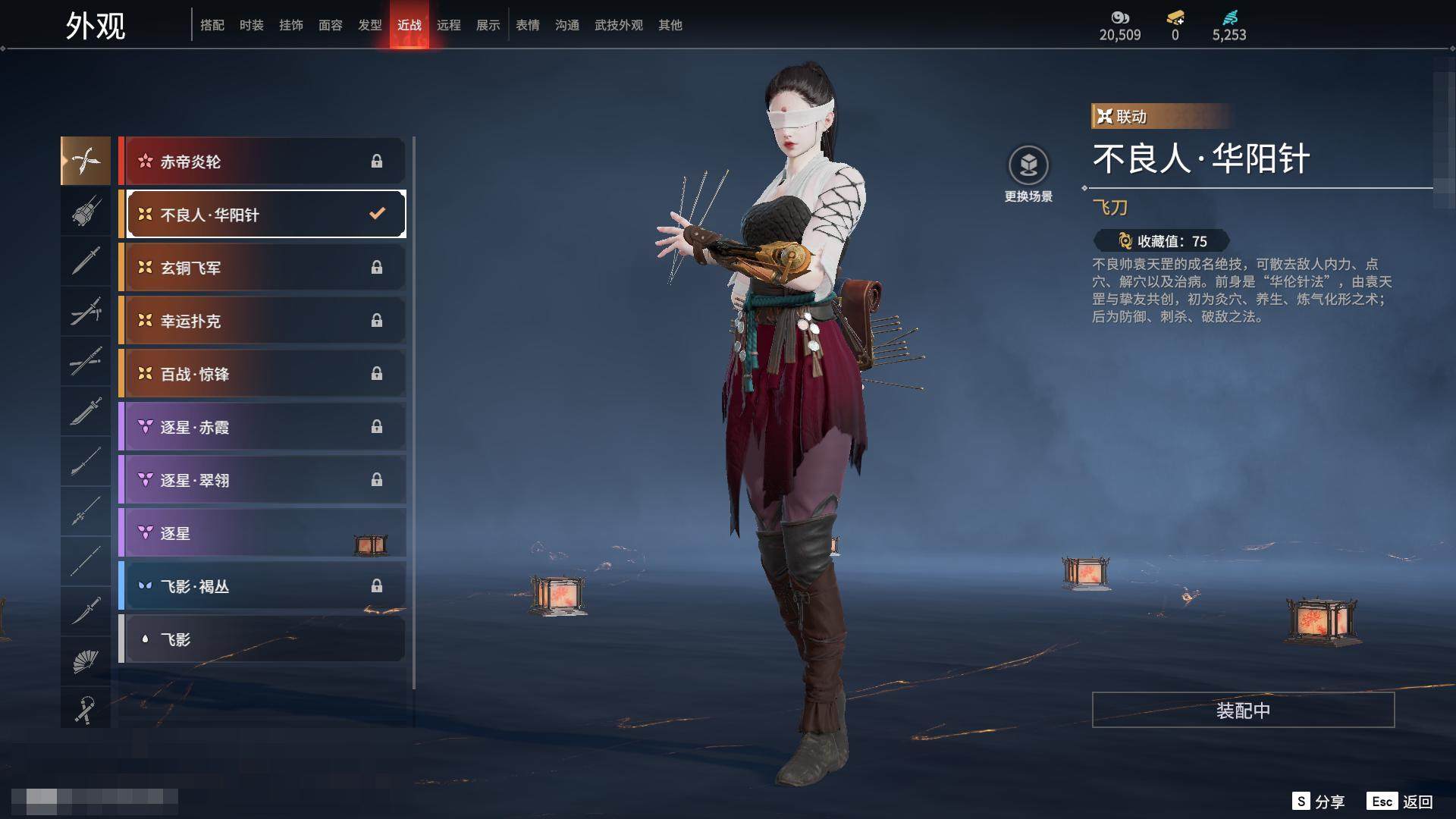Open the 表情 tab
Viewport: 1456px width, 819px height.
pyautogui.click(x=527, y=26)
